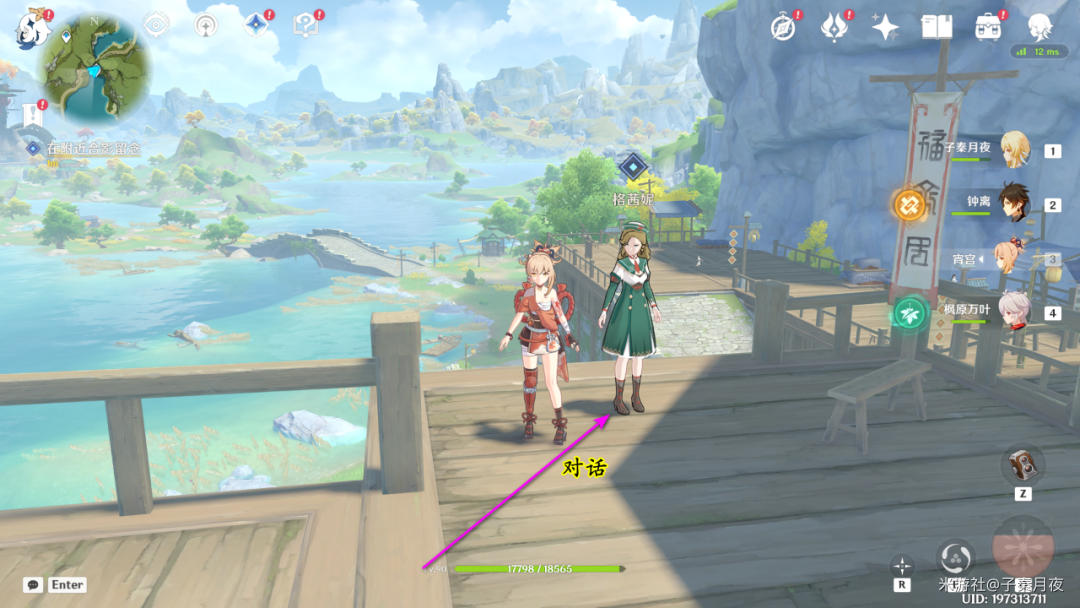This screenshot has width=1080, height=608.
Task: Open the question-mark tutorial icon
Action: tap(305, 25)
